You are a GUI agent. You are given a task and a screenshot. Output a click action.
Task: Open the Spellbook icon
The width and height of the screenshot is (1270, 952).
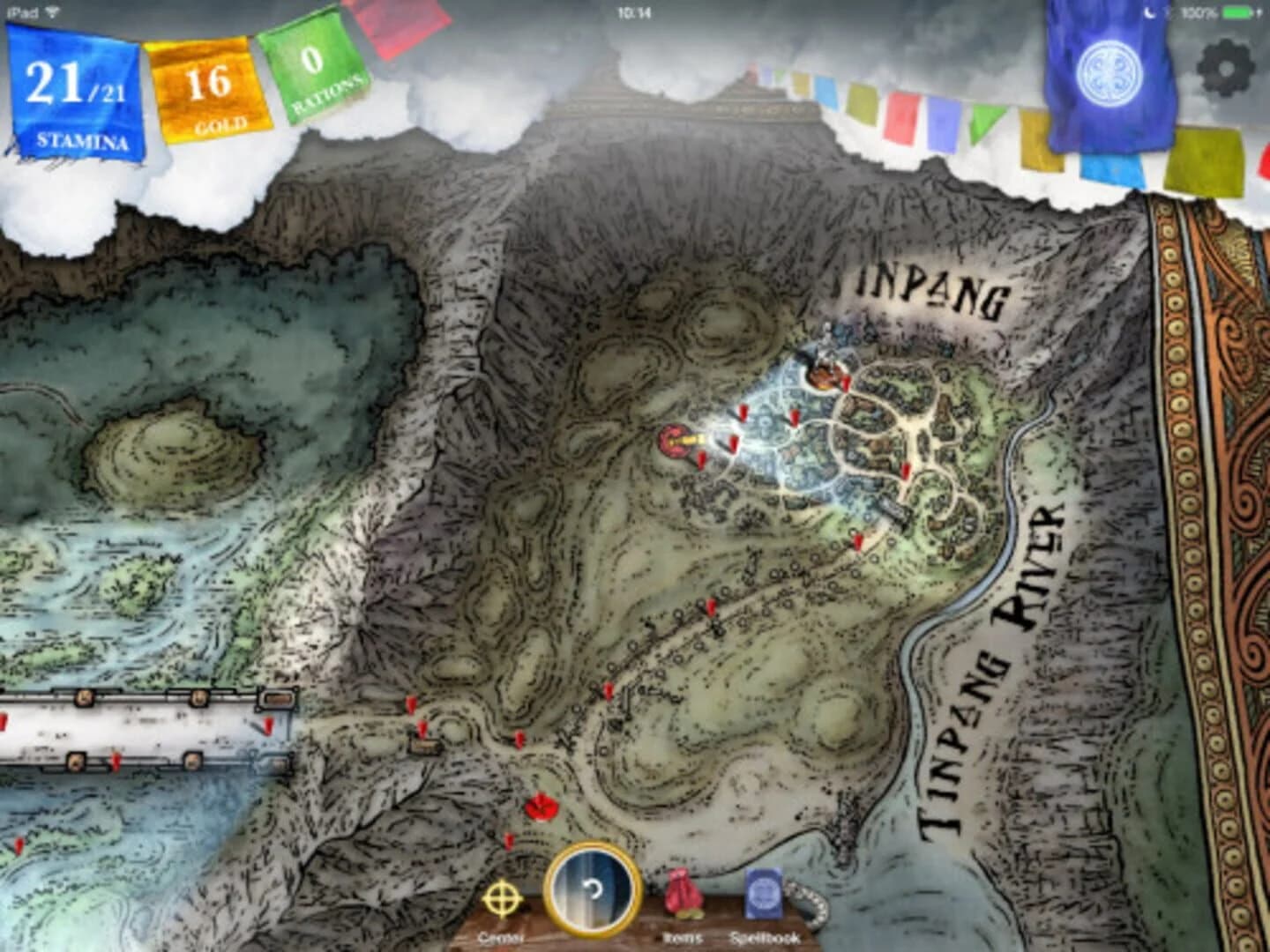coord(763,893)
